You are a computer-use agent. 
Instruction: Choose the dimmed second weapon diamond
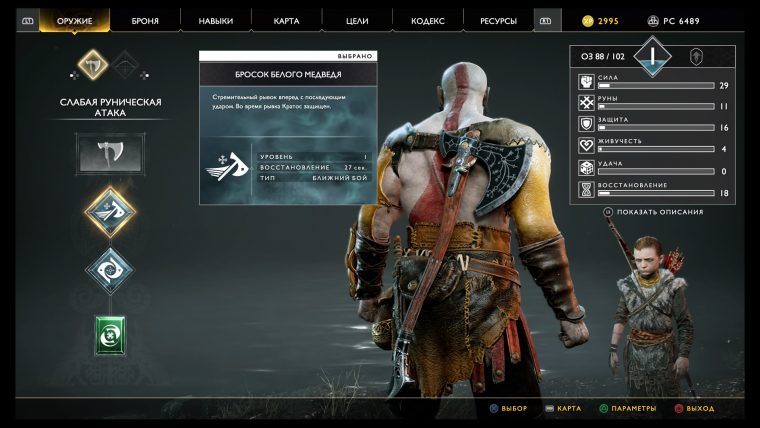coord(124,66)
